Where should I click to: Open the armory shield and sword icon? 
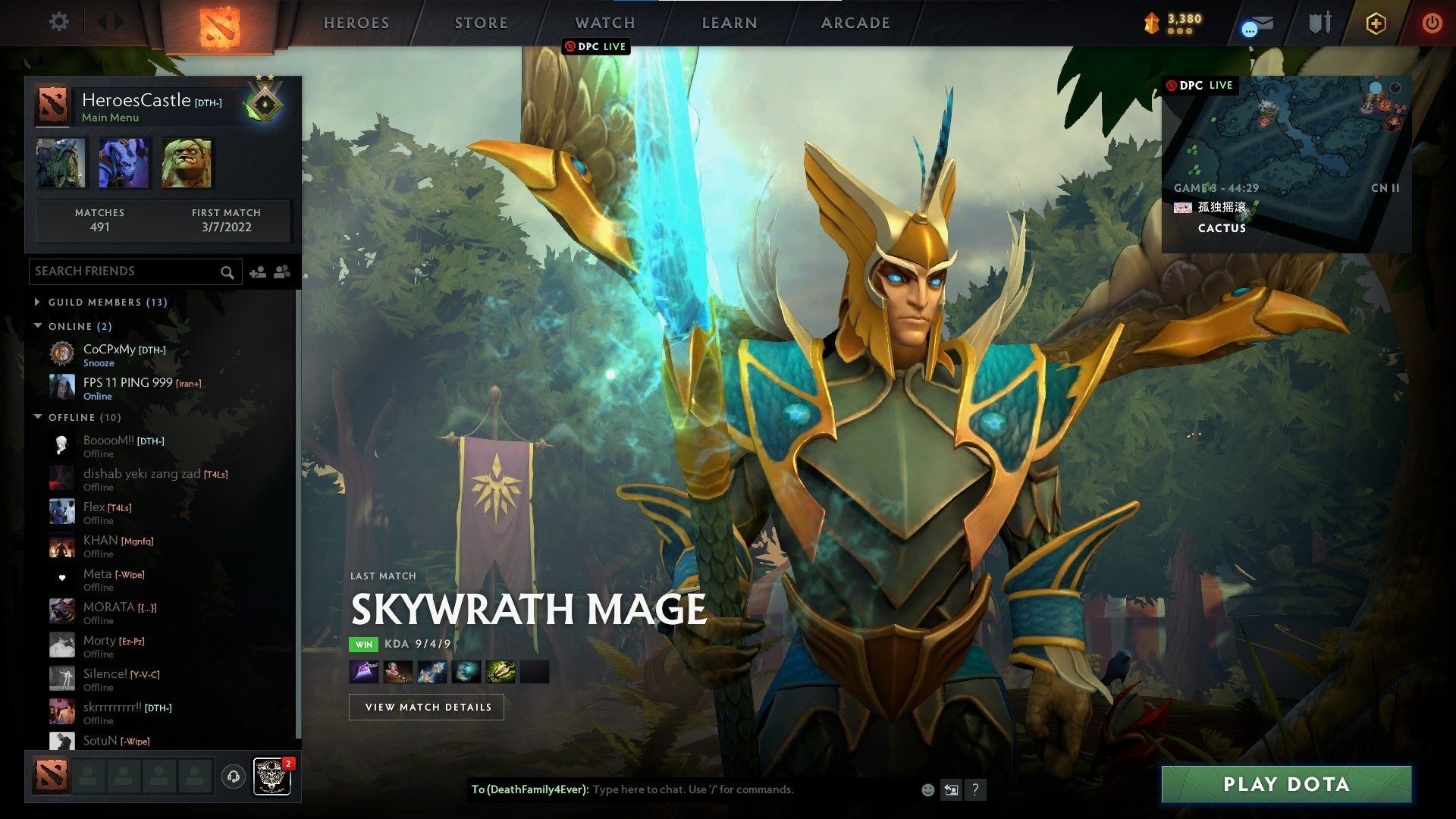(1319, 23)
